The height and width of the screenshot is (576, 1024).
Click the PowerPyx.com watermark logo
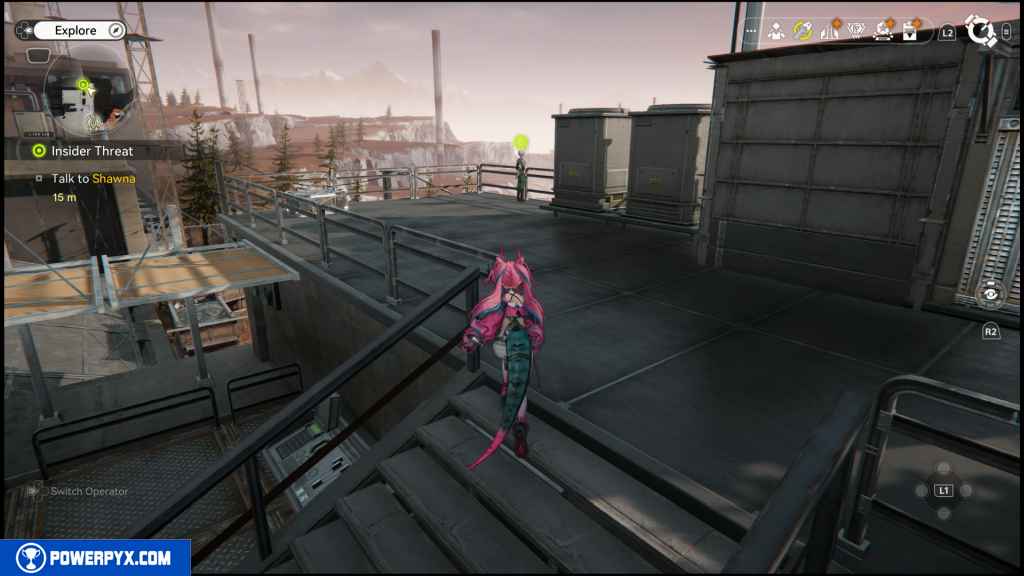coord(95,557)
